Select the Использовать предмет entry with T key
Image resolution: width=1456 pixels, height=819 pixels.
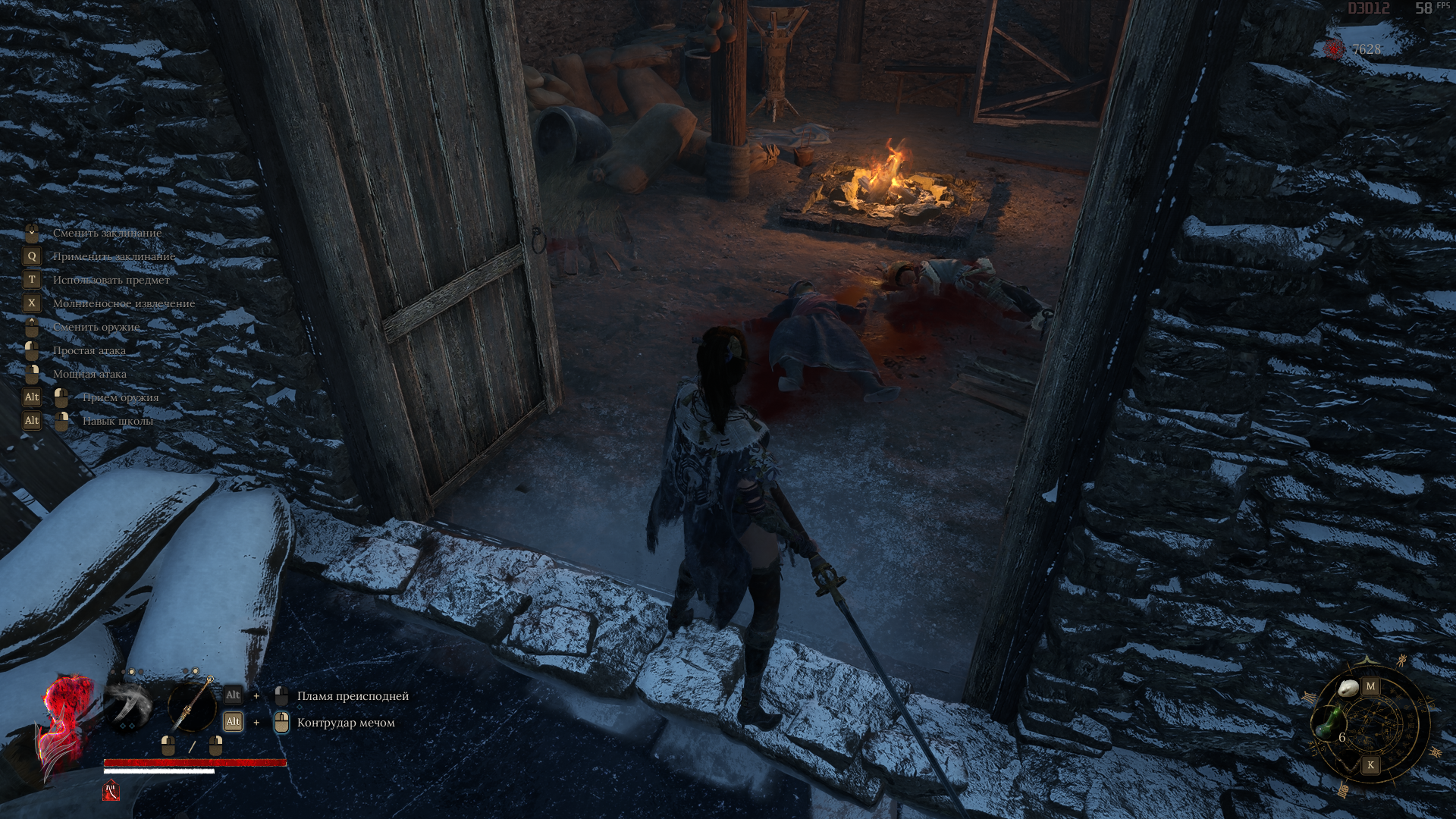[111, 280]
